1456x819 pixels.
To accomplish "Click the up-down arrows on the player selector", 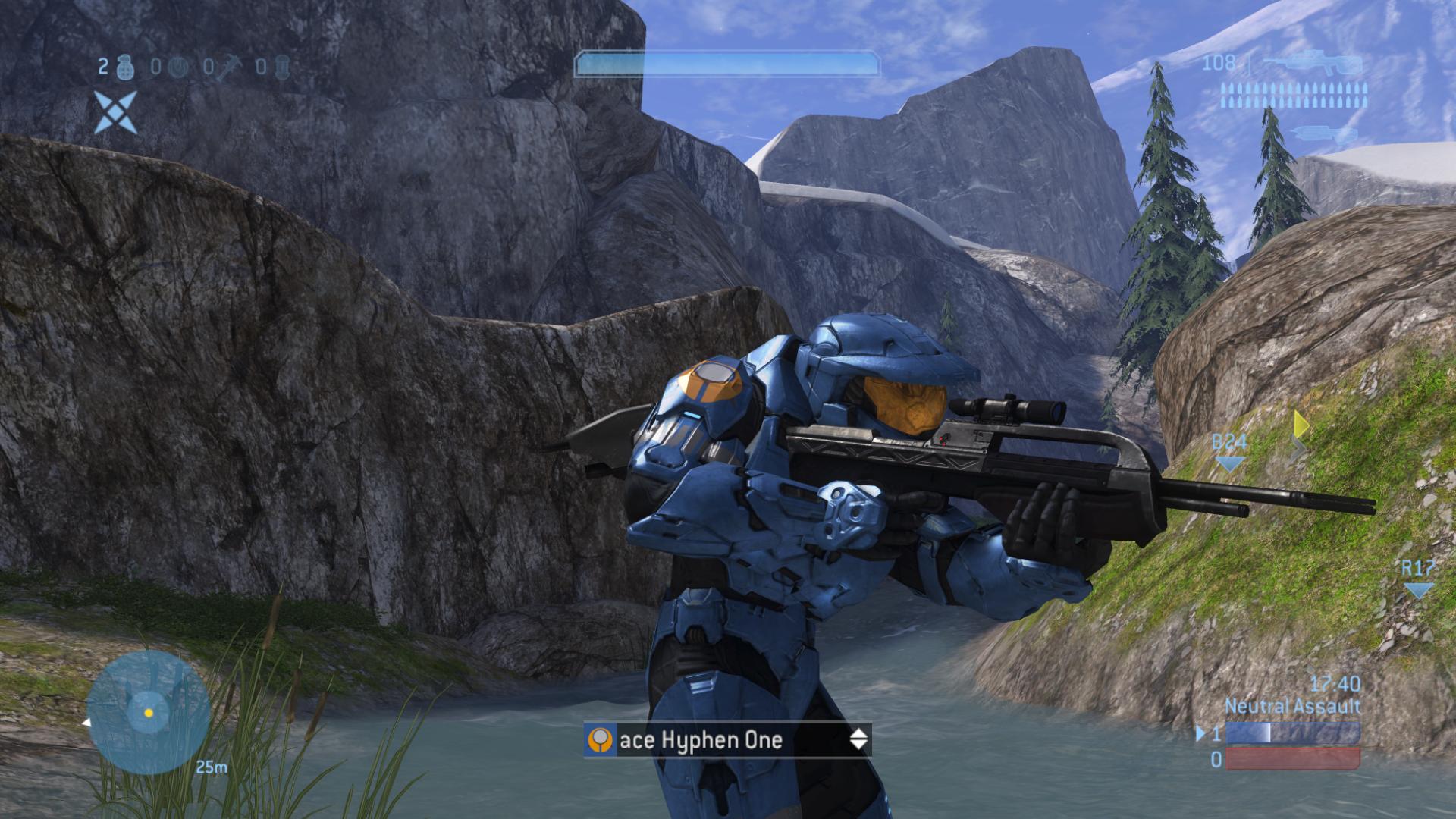I will click(858, 739).
